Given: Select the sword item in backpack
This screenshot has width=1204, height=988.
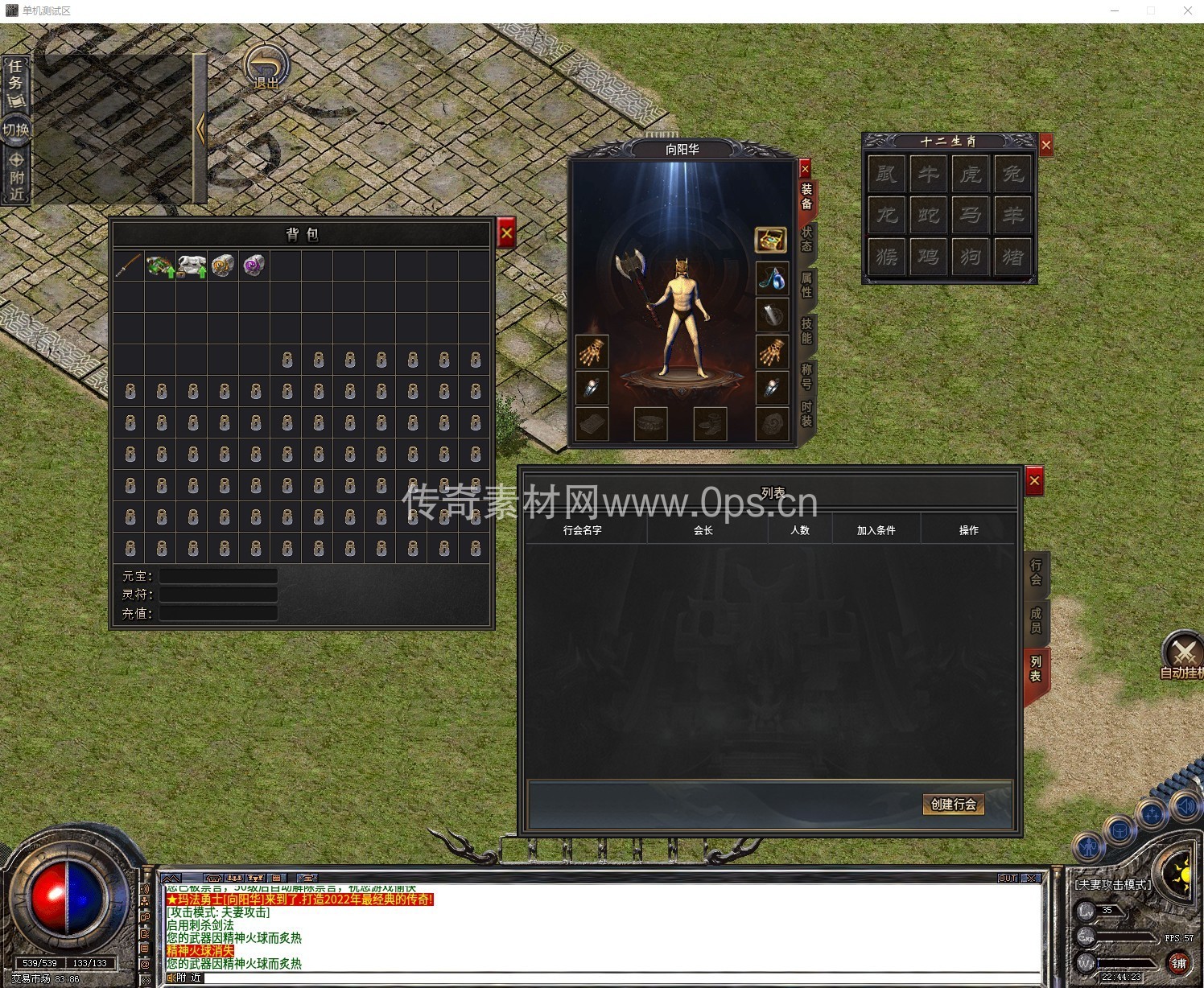Looking at the screenshot, I should [129, 266].
